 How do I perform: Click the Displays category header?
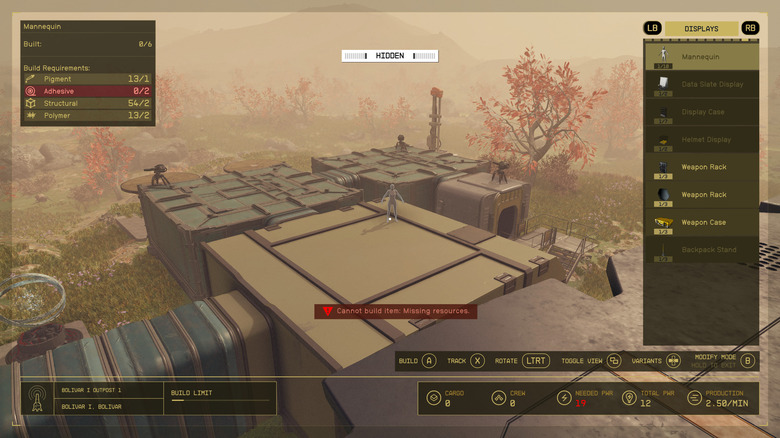click(x=701, y=29)
